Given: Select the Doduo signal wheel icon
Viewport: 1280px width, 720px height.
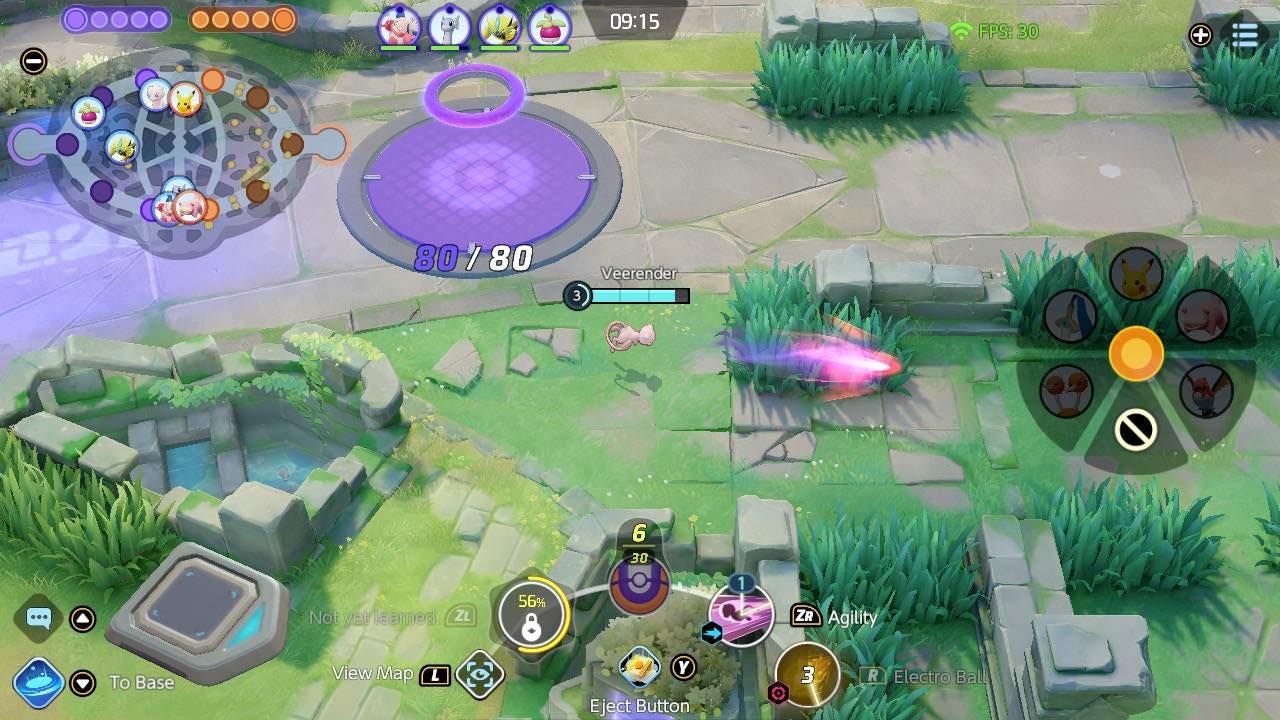Looking at the screenshot, I should pos(1066,391).
